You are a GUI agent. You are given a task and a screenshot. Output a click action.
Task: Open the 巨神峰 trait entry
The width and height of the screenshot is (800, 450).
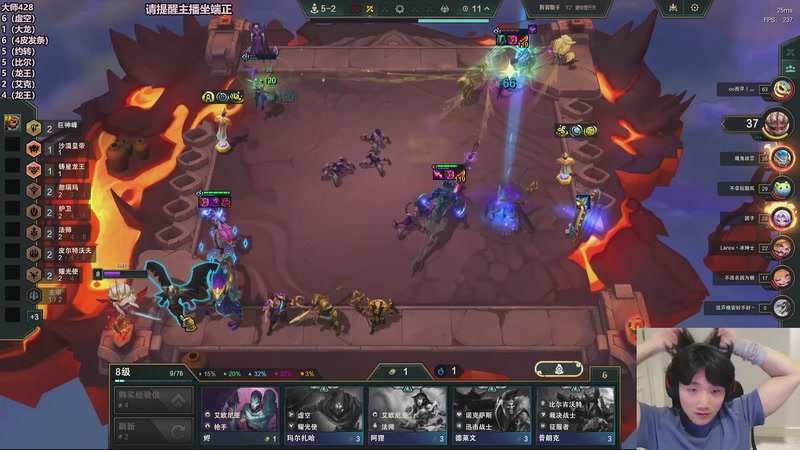[x=60, y=127]
